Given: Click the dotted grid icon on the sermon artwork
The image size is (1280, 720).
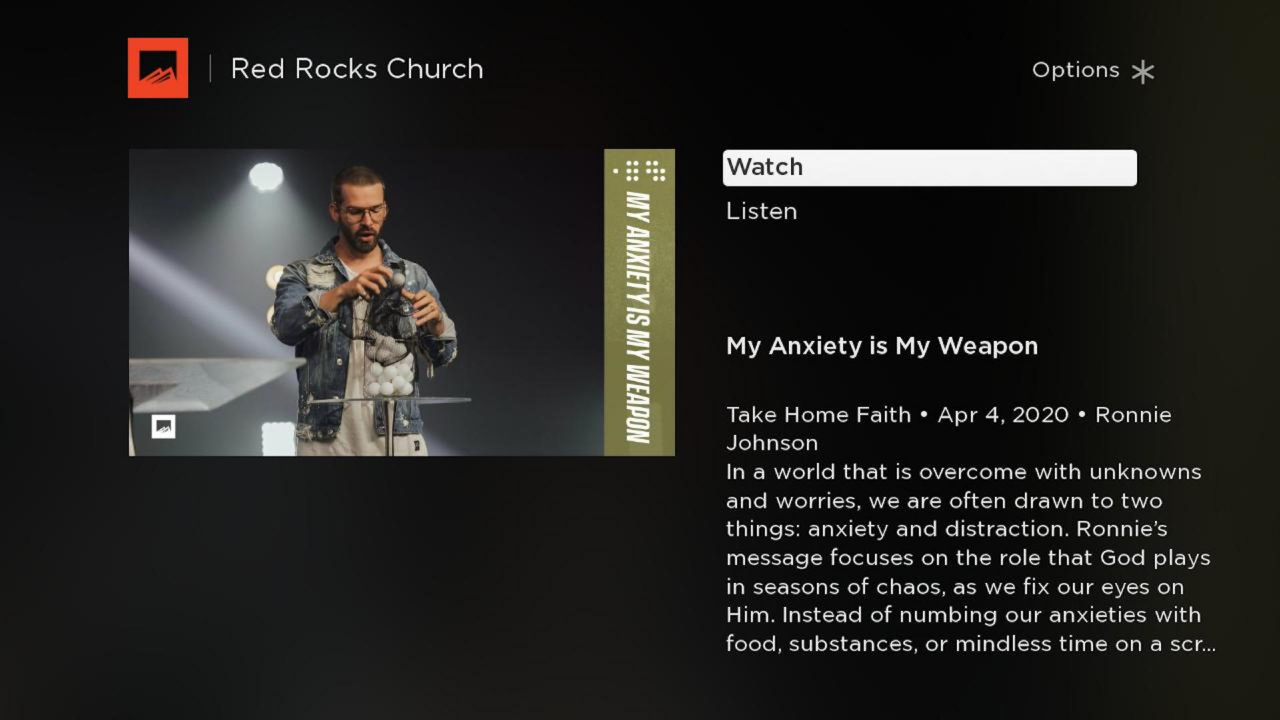Looking at the screenshot, I should coord(638,170).
